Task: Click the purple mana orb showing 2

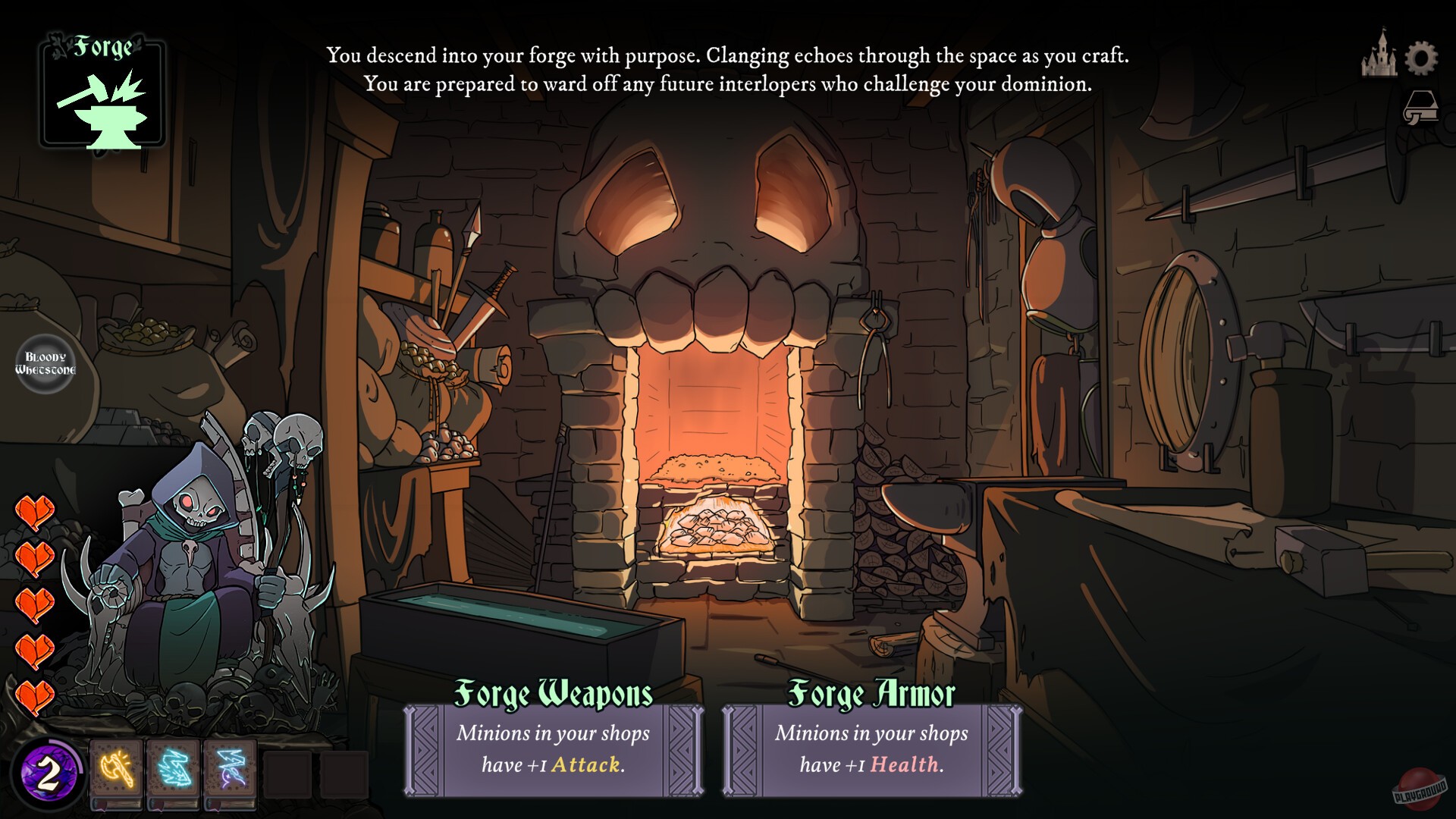Action: click(49, 772)
